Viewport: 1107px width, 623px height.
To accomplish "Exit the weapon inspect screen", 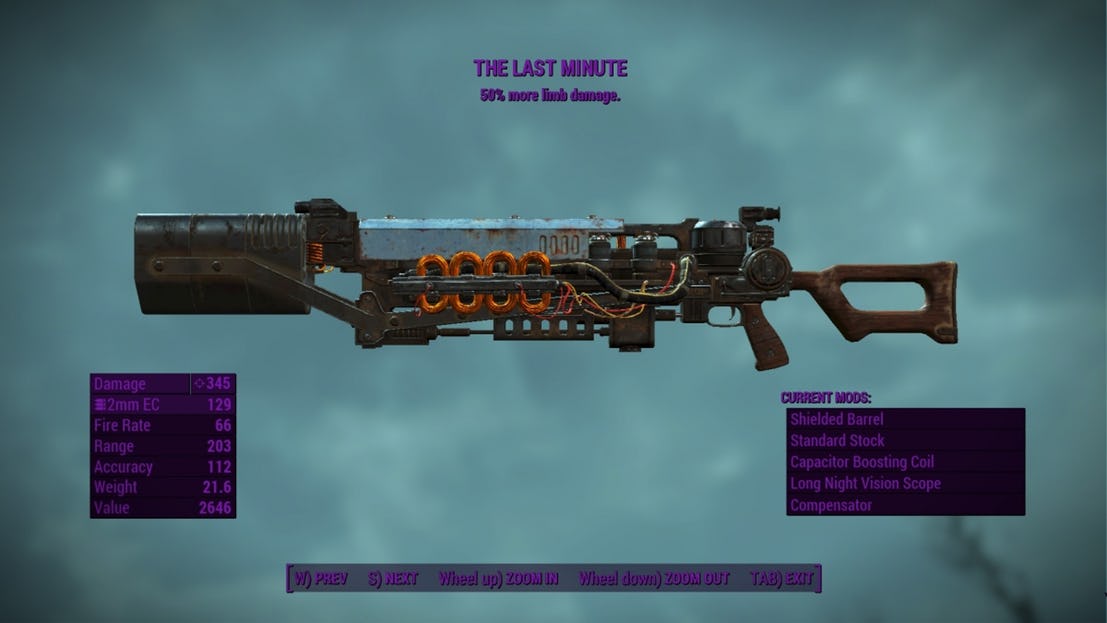I will click(783, 579).
